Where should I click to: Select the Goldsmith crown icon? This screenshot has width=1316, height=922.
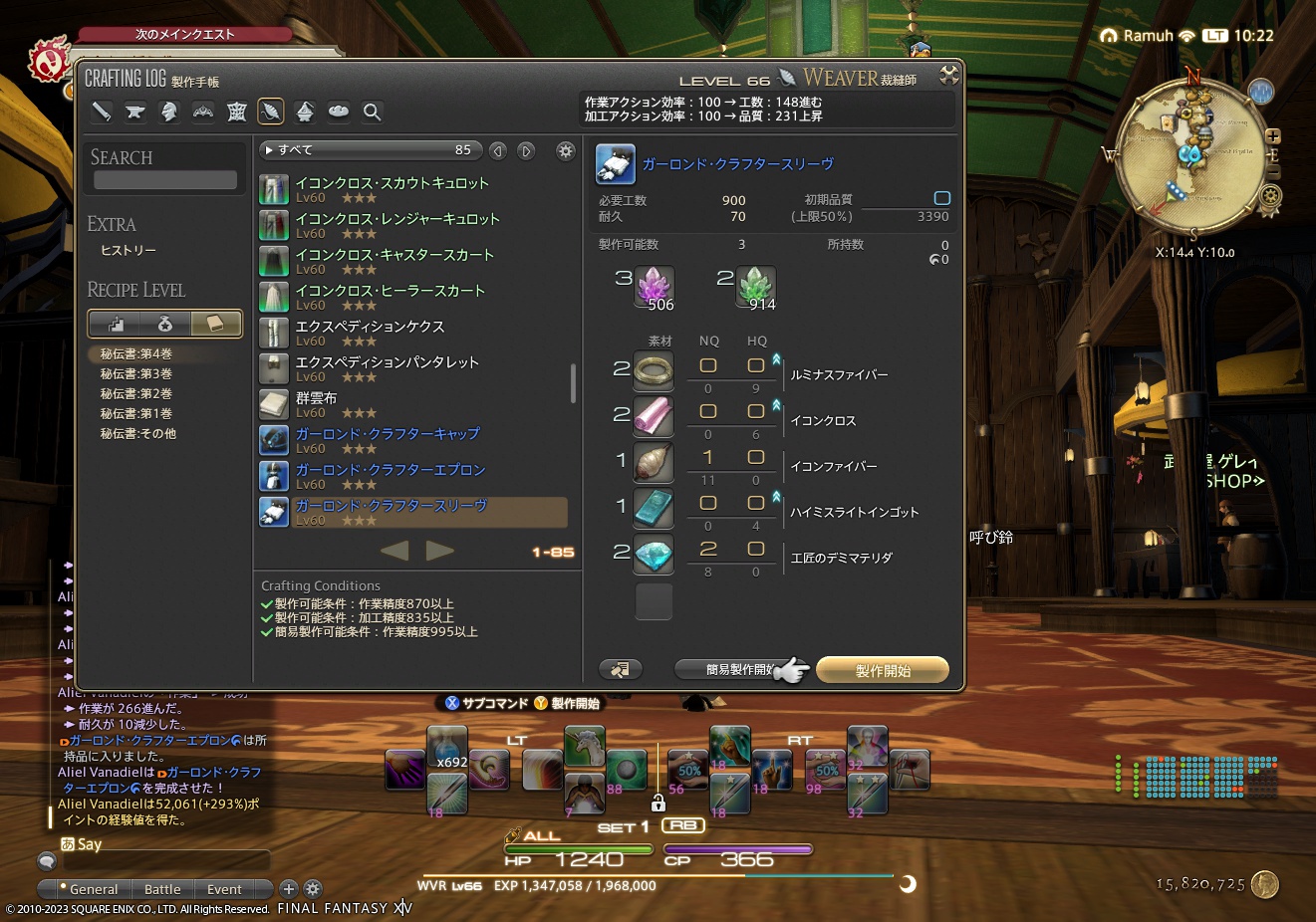point(203,112)
